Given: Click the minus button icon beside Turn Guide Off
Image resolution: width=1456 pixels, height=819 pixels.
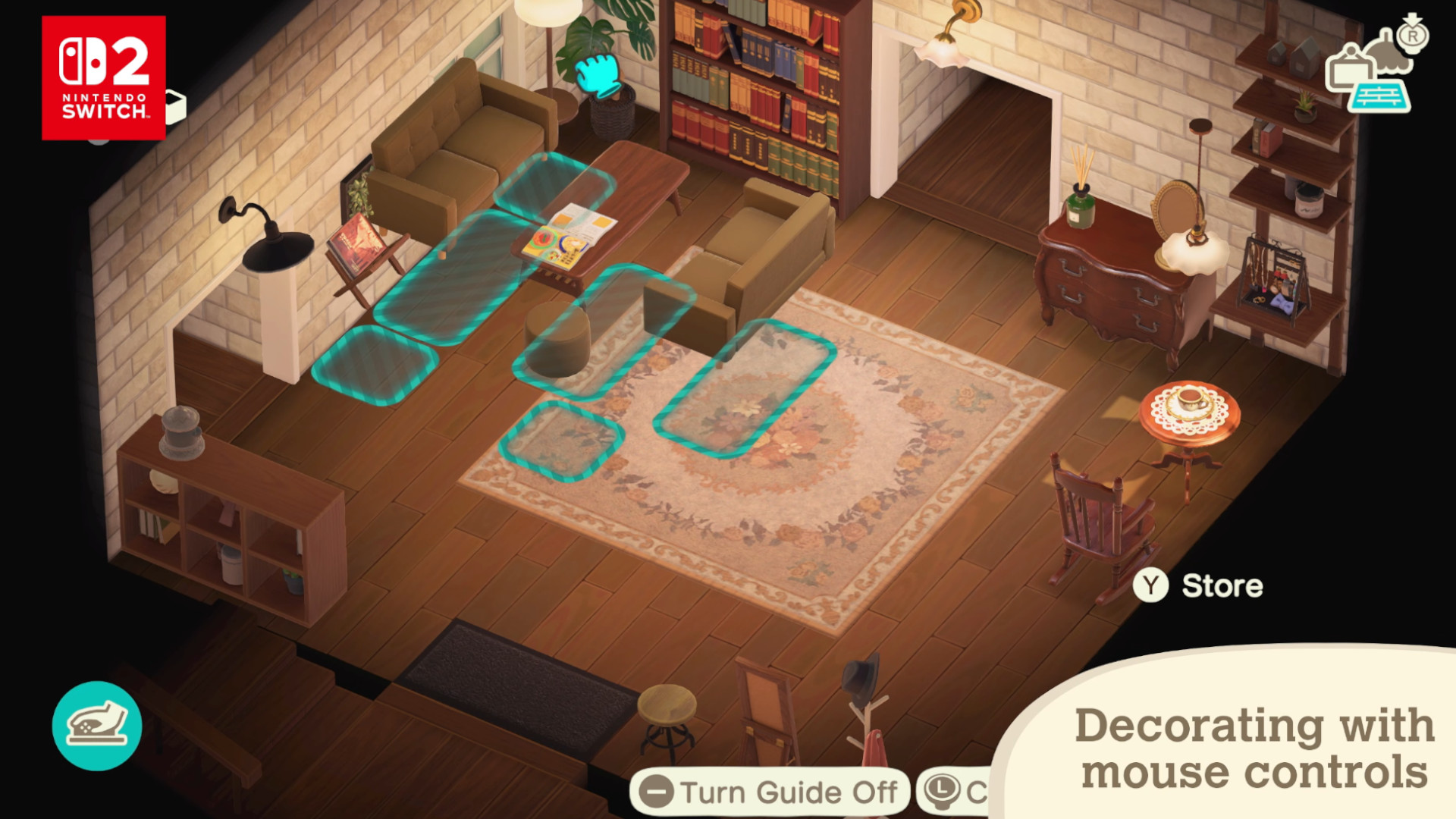Looking at the screenshot, I should (657, 793).
